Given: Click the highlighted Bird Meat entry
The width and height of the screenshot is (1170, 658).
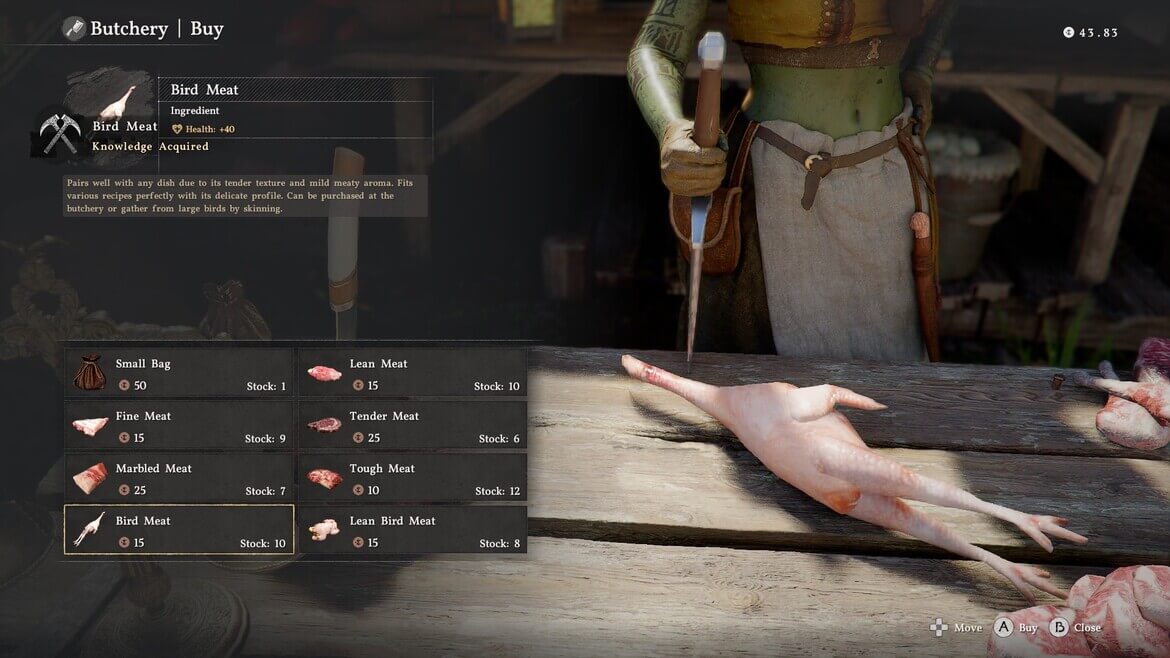Looking at the screenshot, I should 179,530.
